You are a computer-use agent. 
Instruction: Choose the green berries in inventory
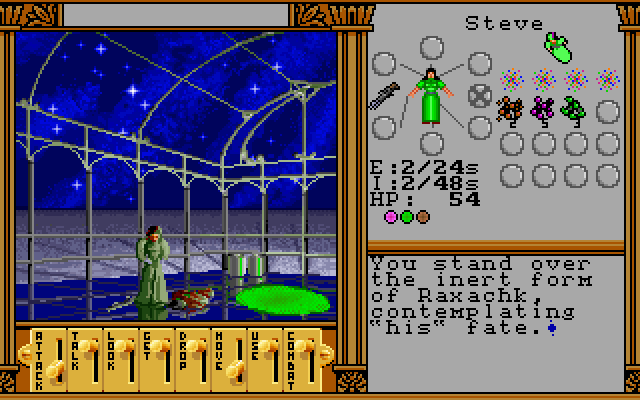click(x=574, y=110)
